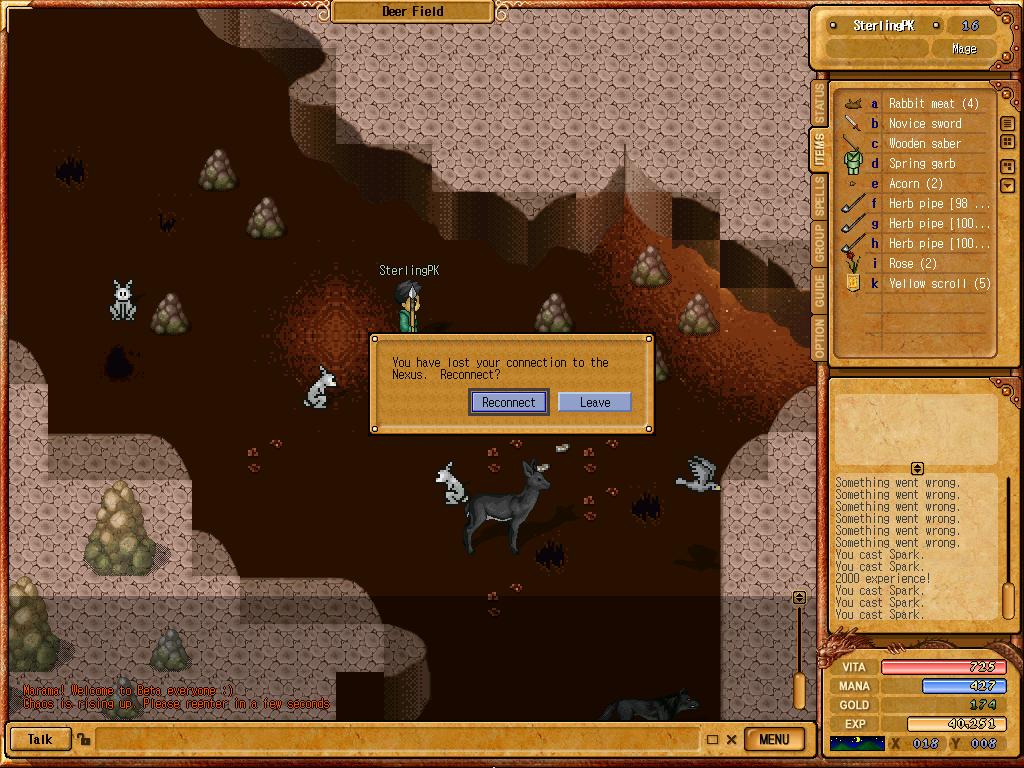Click the Talk button
The width and height of the screenshot is (1024, 768).
pos(40,740)
